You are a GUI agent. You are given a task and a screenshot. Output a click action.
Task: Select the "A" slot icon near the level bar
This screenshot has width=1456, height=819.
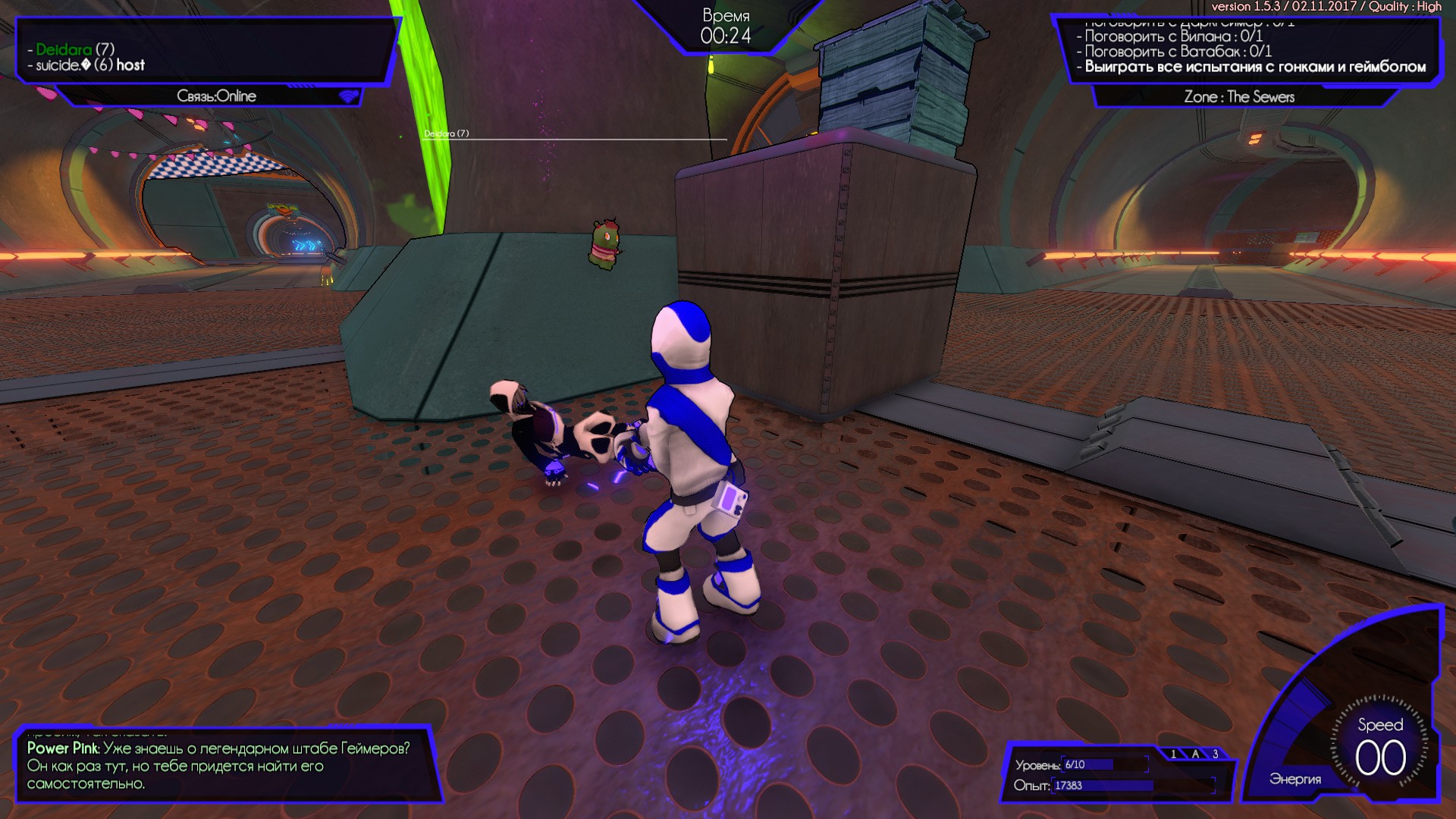[1195, 754]
